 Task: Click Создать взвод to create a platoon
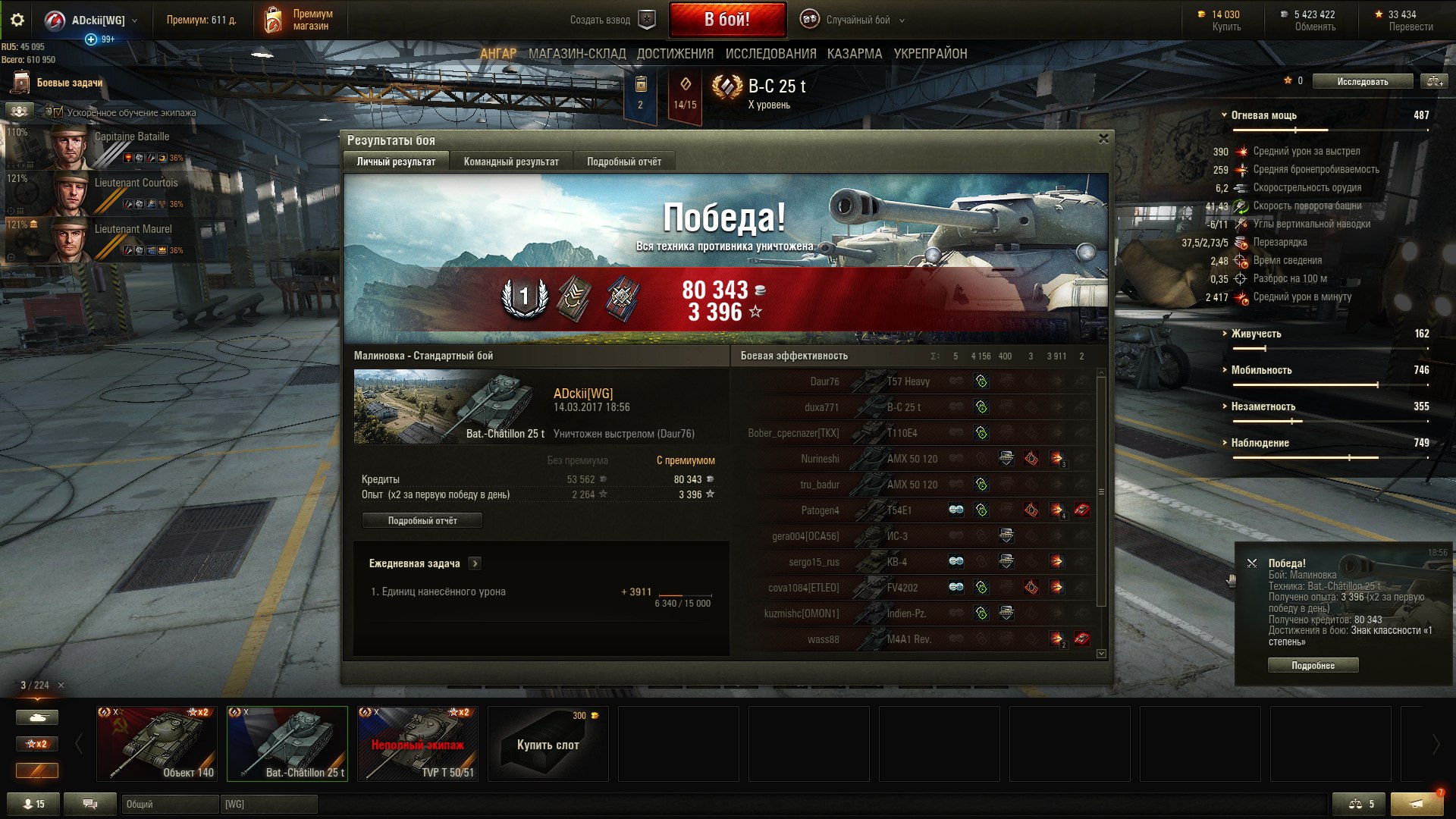point(610,20)
